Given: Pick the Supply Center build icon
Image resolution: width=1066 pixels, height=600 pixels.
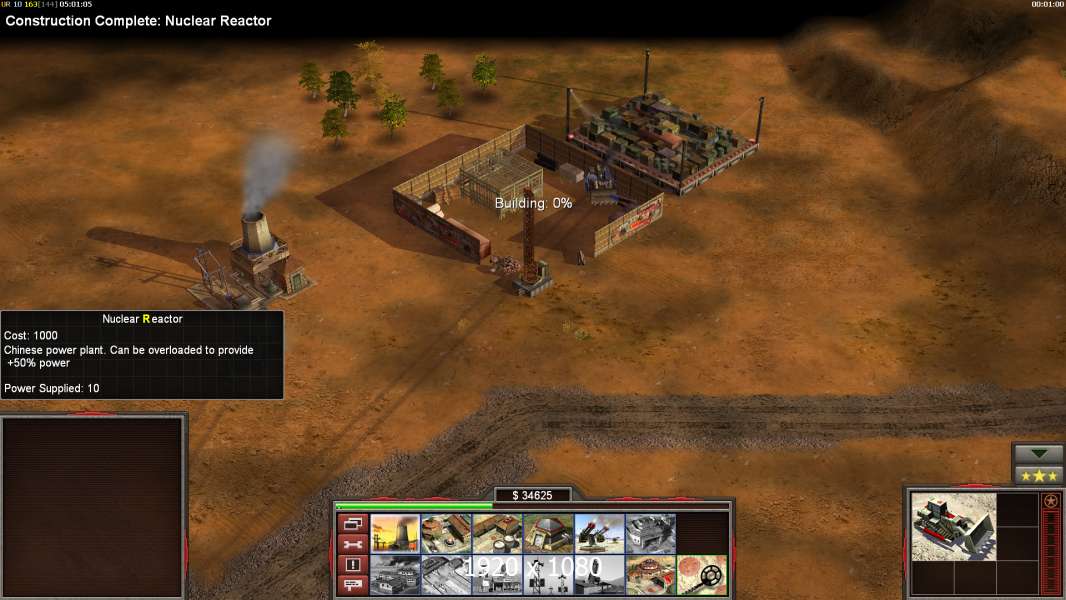Looking at the screenshot, I should point(497,534).
